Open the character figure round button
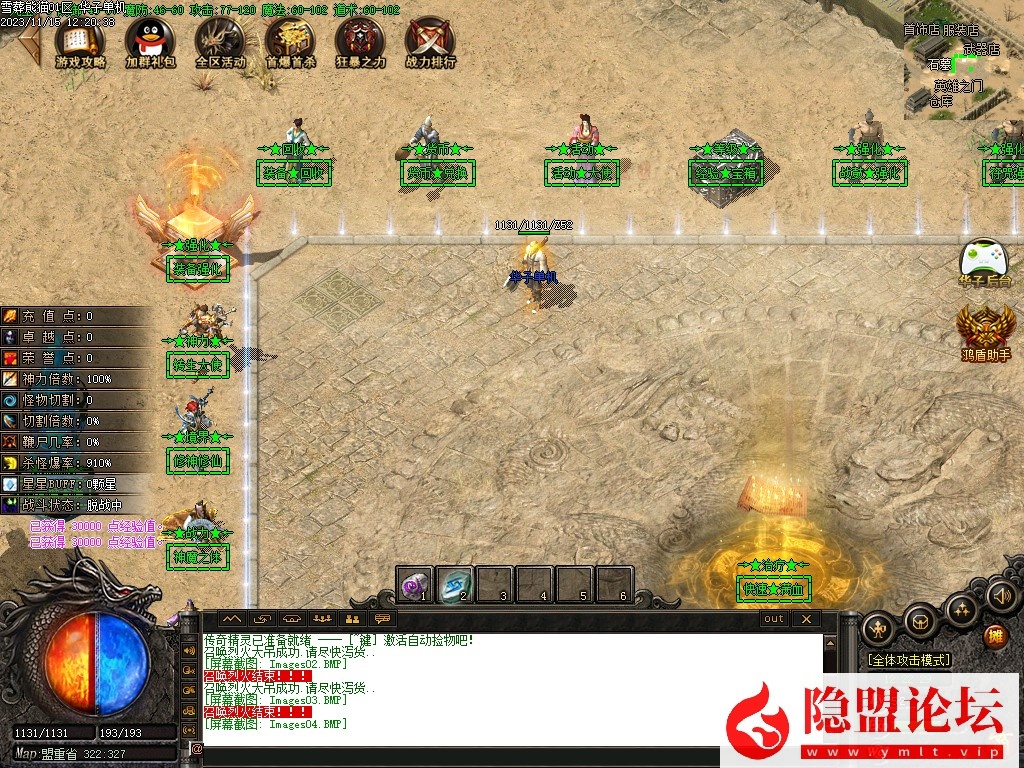1024x768 pixels. pos(878,628)
